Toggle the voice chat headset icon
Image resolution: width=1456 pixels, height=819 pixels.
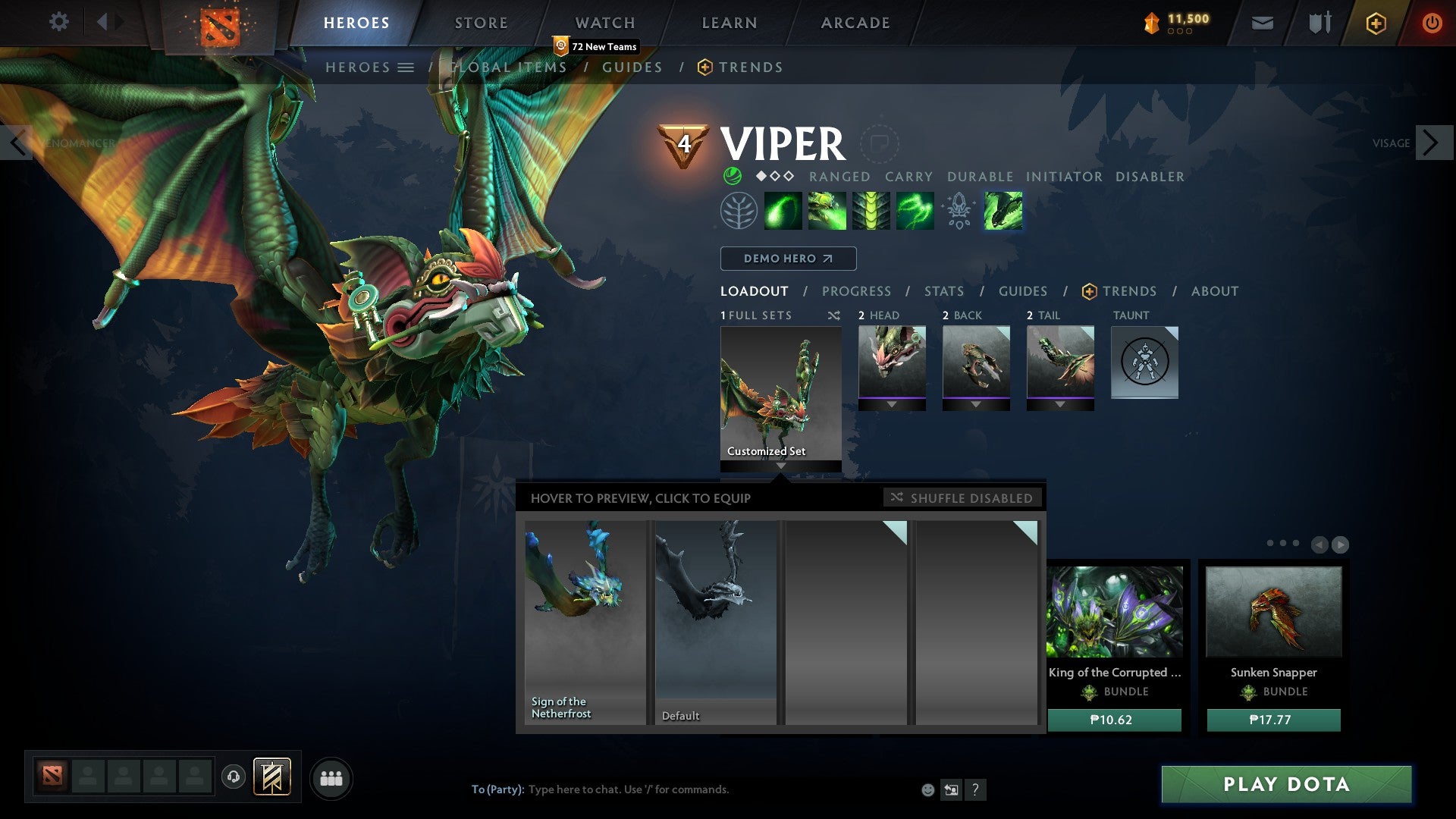(232, 777)
